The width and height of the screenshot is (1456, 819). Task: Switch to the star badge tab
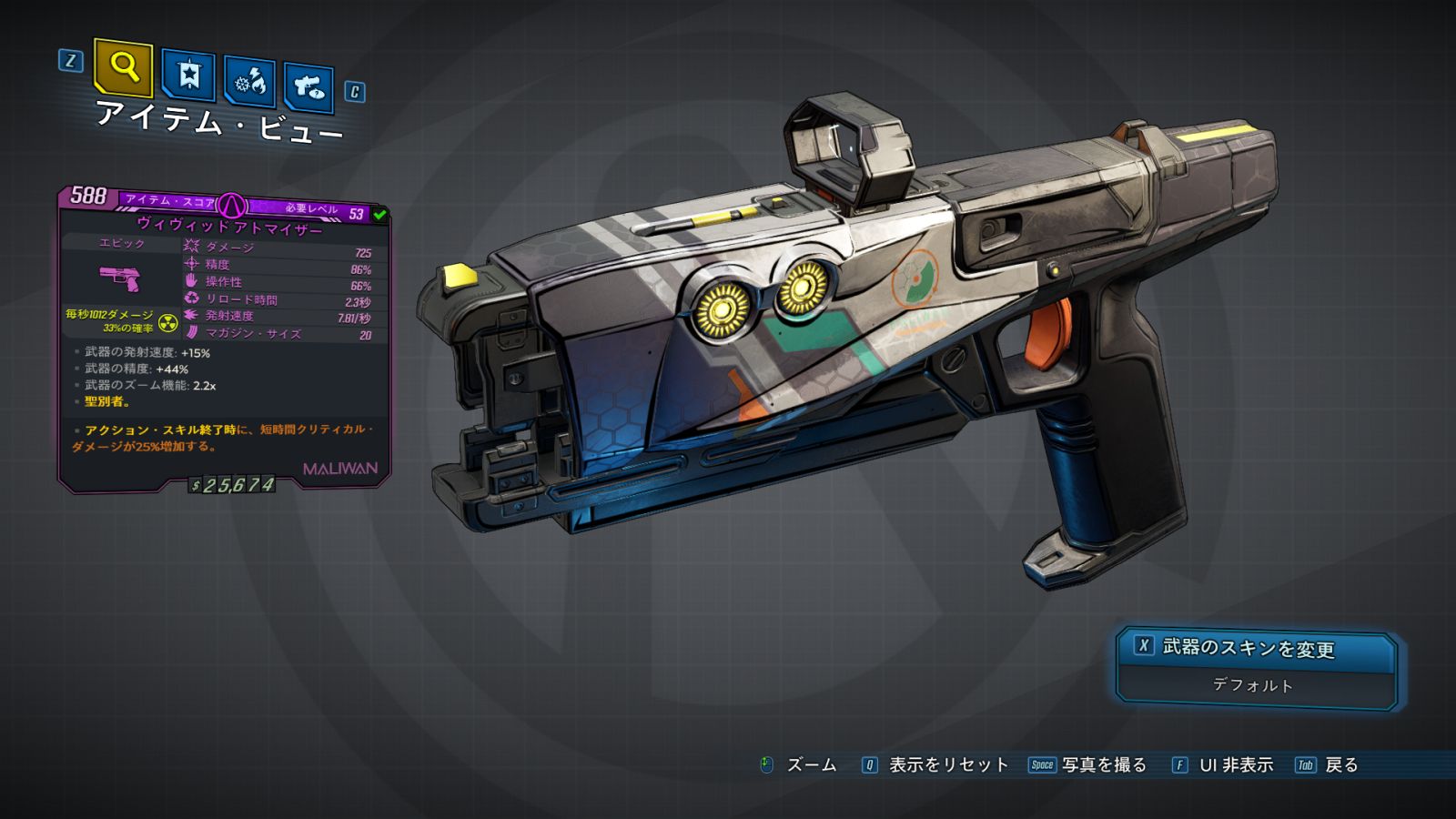pyautogui.click(x=188, y=76)
